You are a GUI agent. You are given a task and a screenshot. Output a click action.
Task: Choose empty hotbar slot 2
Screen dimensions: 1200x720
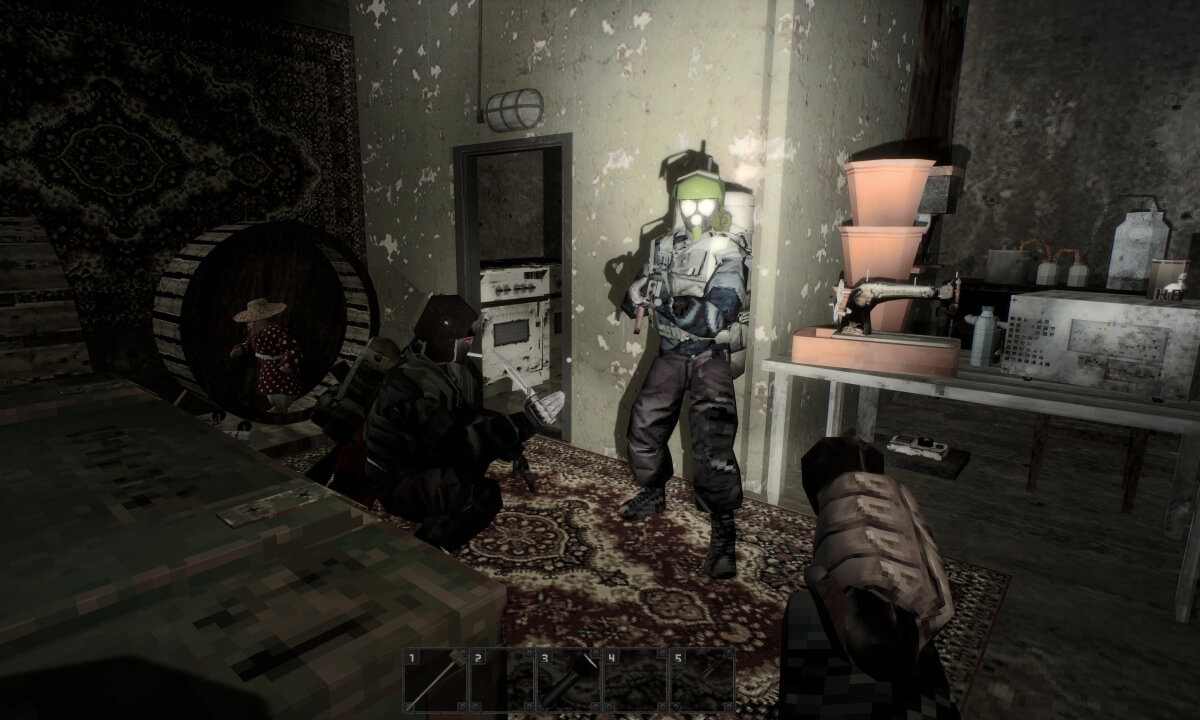[502, 682]
